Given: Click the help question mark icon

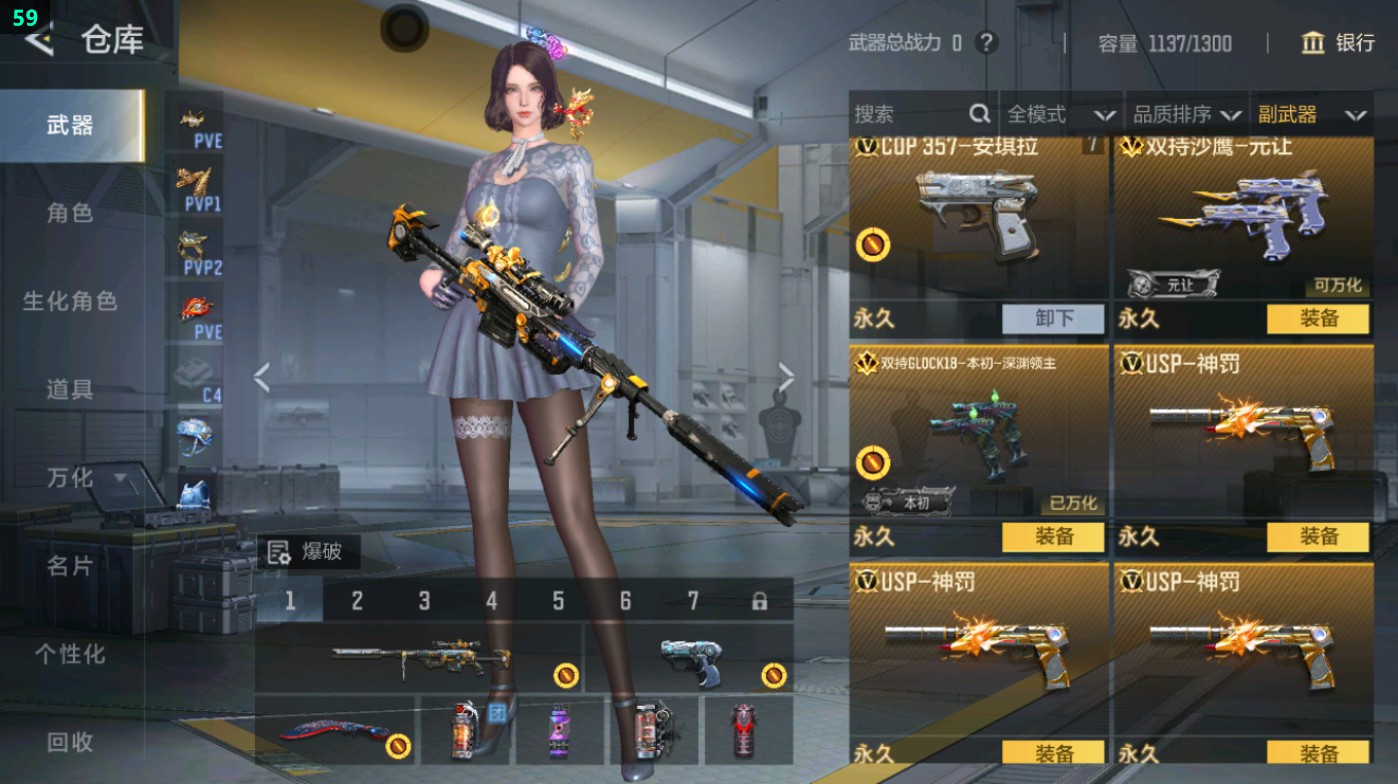Looking at the screenshot, I should pos(987,43).
